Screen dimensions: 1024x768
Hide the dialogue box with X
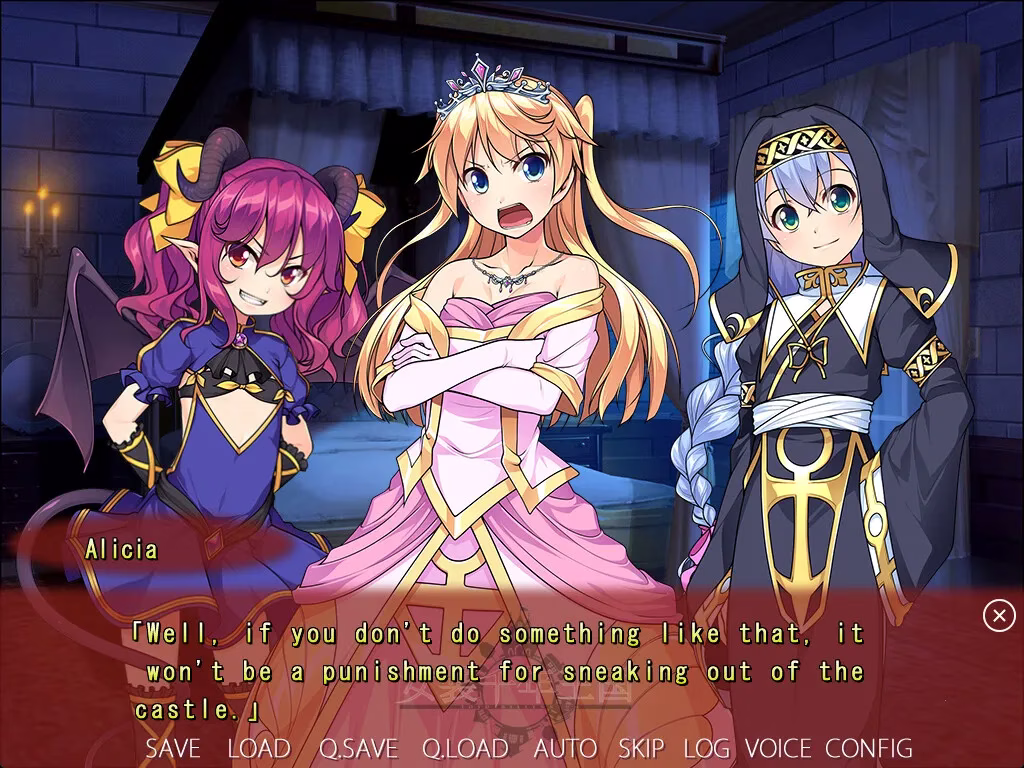coord(999,616)
